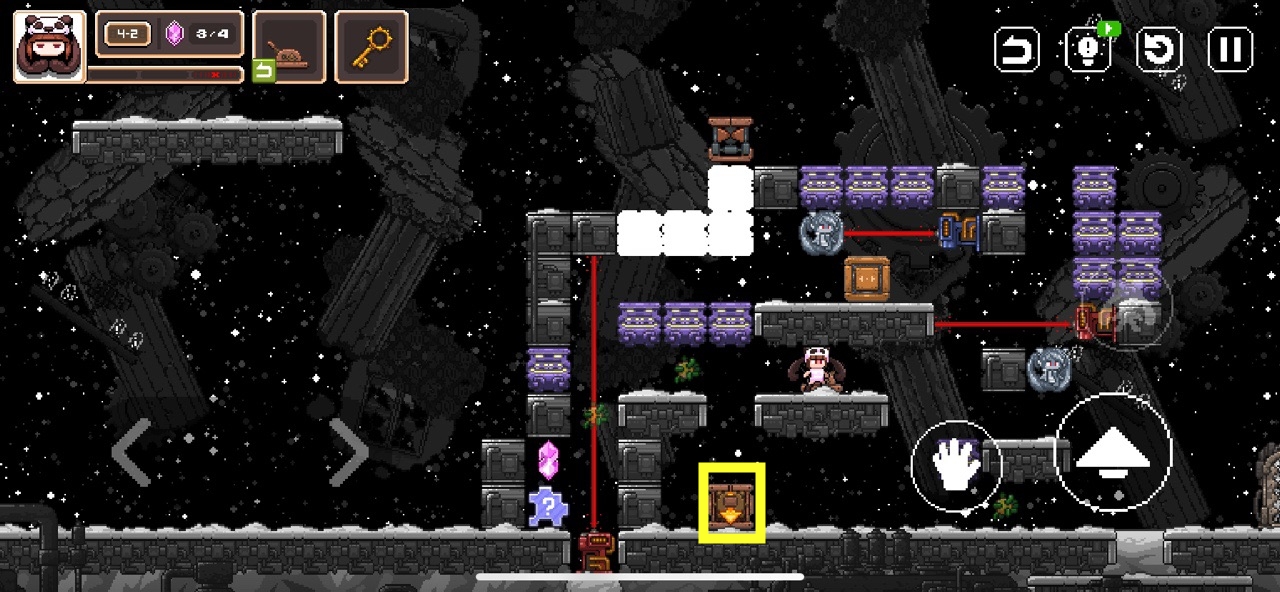The height and width of the screenshot is (592, 1280).
Task: Undo the last move
Action: click(x=1016, y=49)
